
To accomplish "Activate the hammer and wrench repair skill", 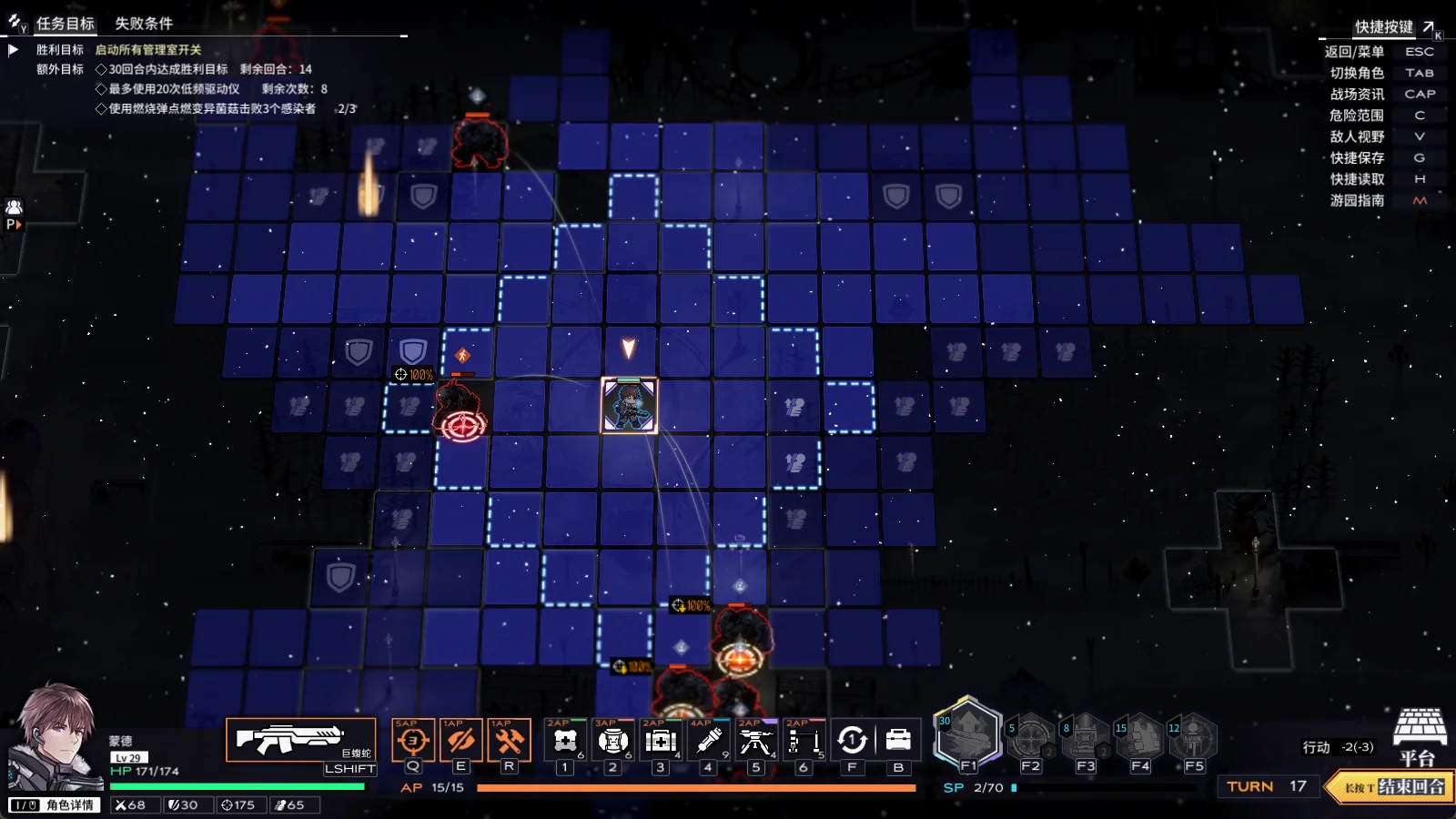I will click(x=509, y=741).
